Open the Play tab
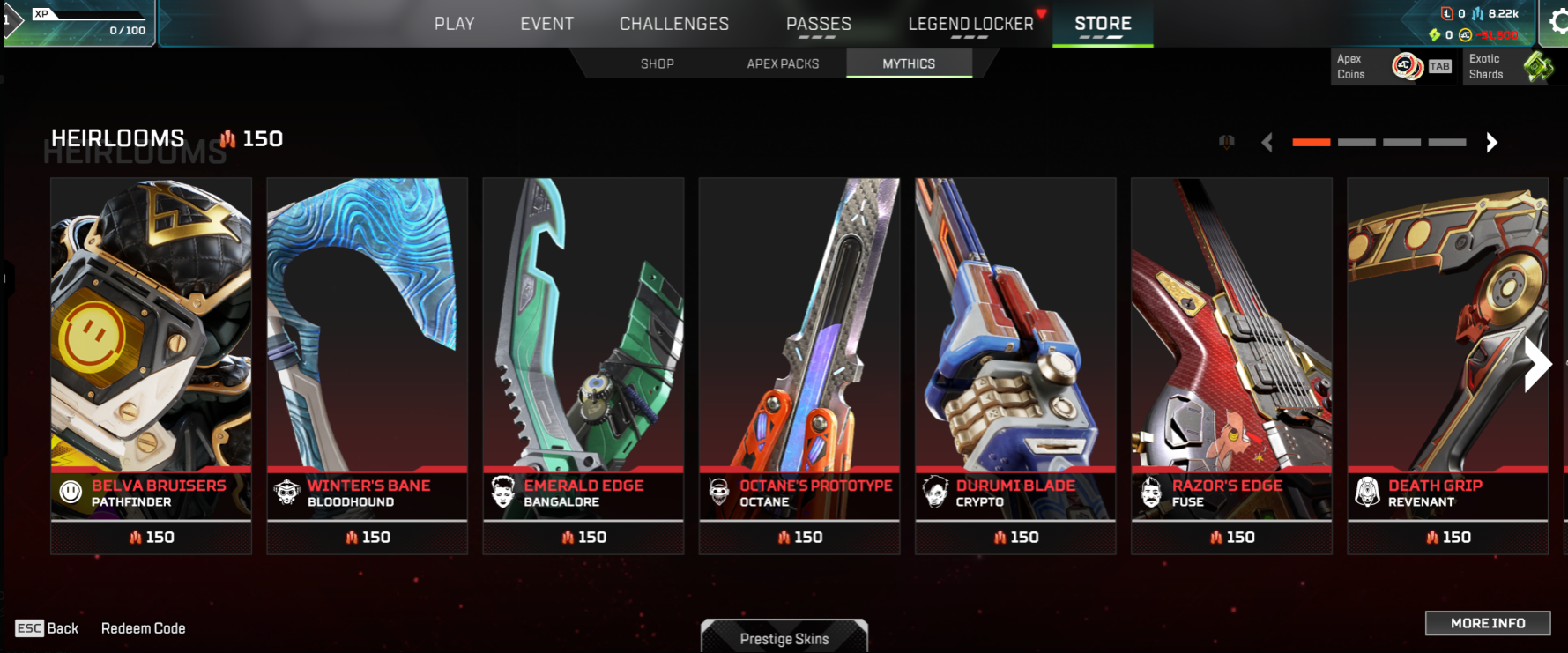The height and width of the screenshot is (653, 1568). [454, 24]
